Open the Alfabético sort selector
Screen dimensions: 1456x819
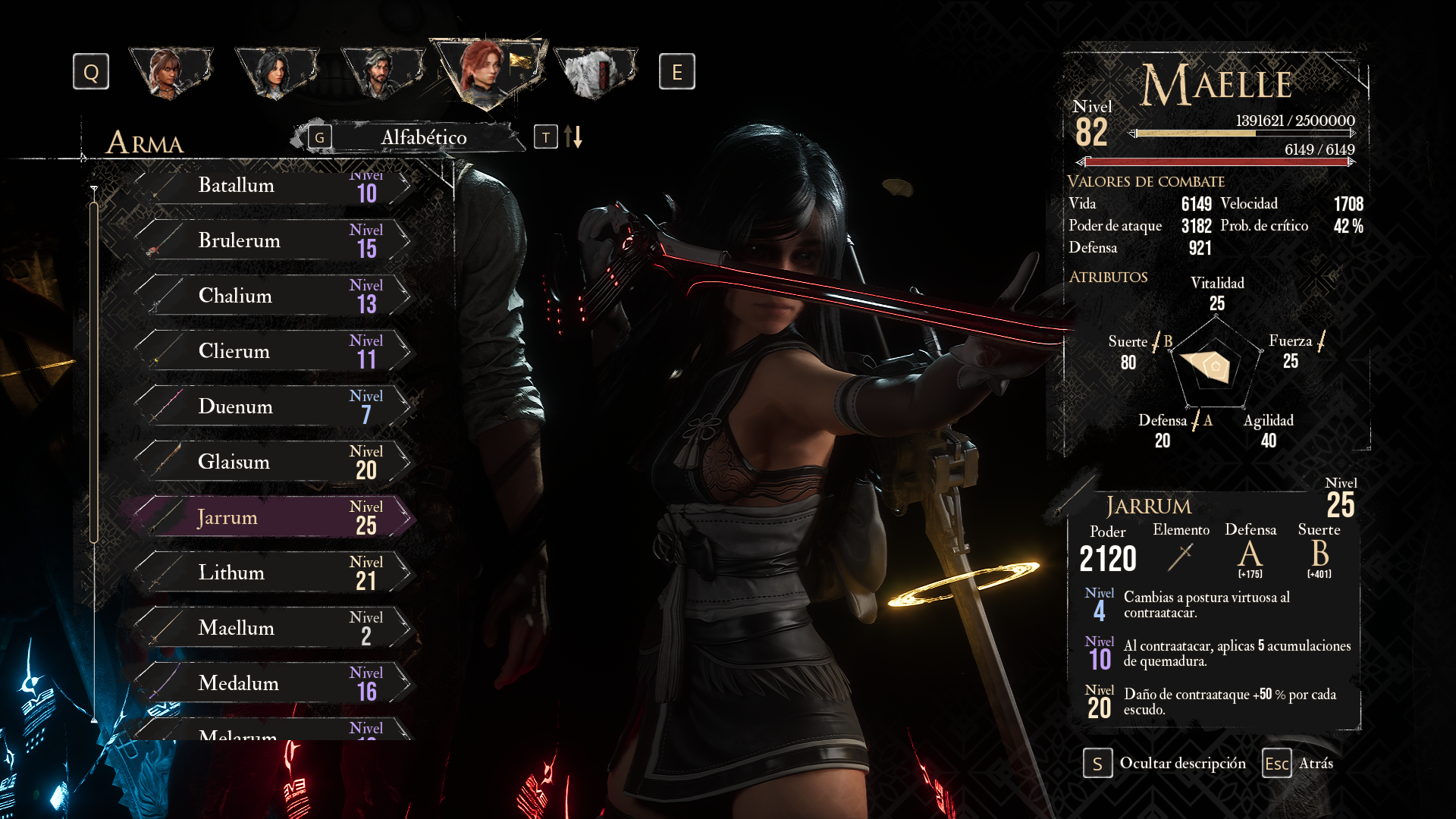pyautogui.click(x=422, y=137)
